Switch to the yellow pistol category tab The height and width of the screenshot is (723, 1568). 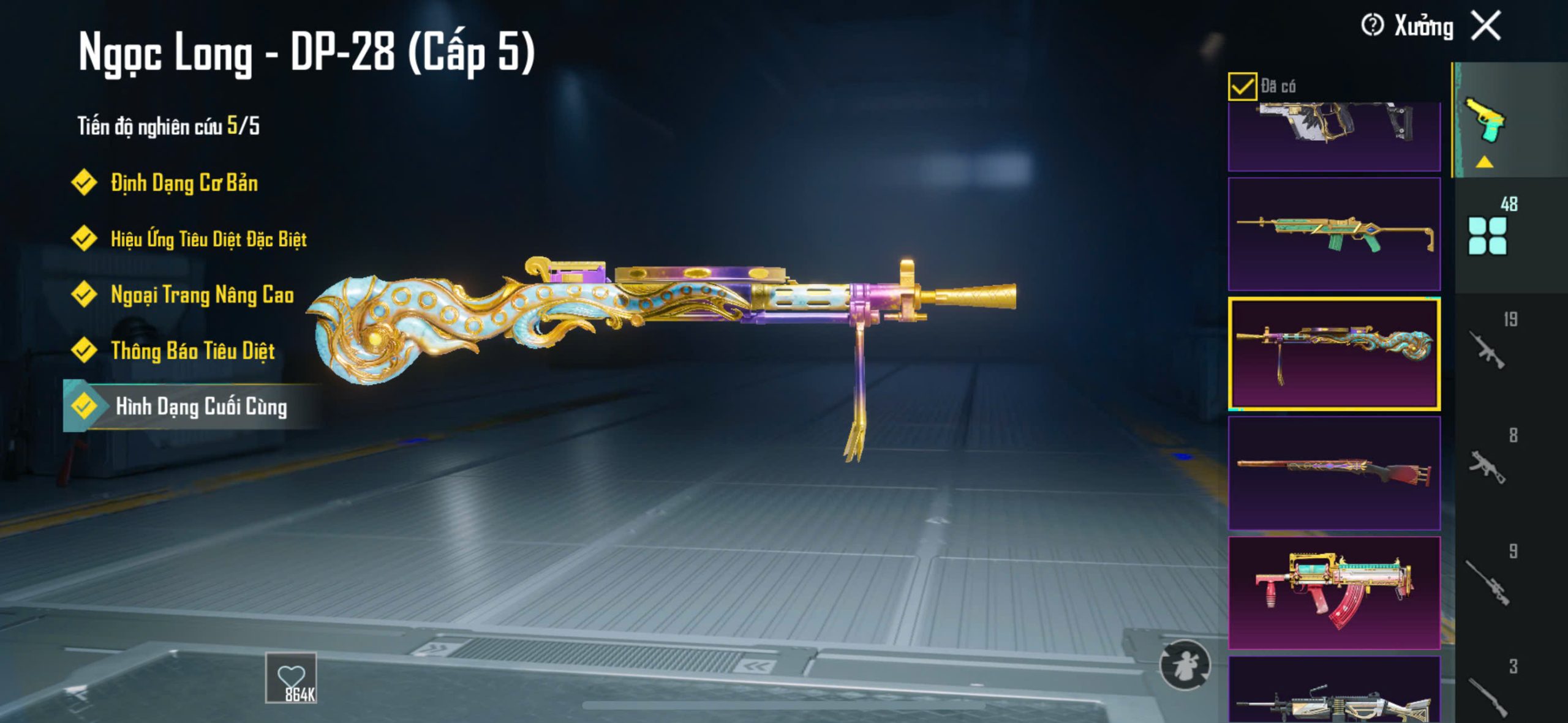[x=1485, y=121]
